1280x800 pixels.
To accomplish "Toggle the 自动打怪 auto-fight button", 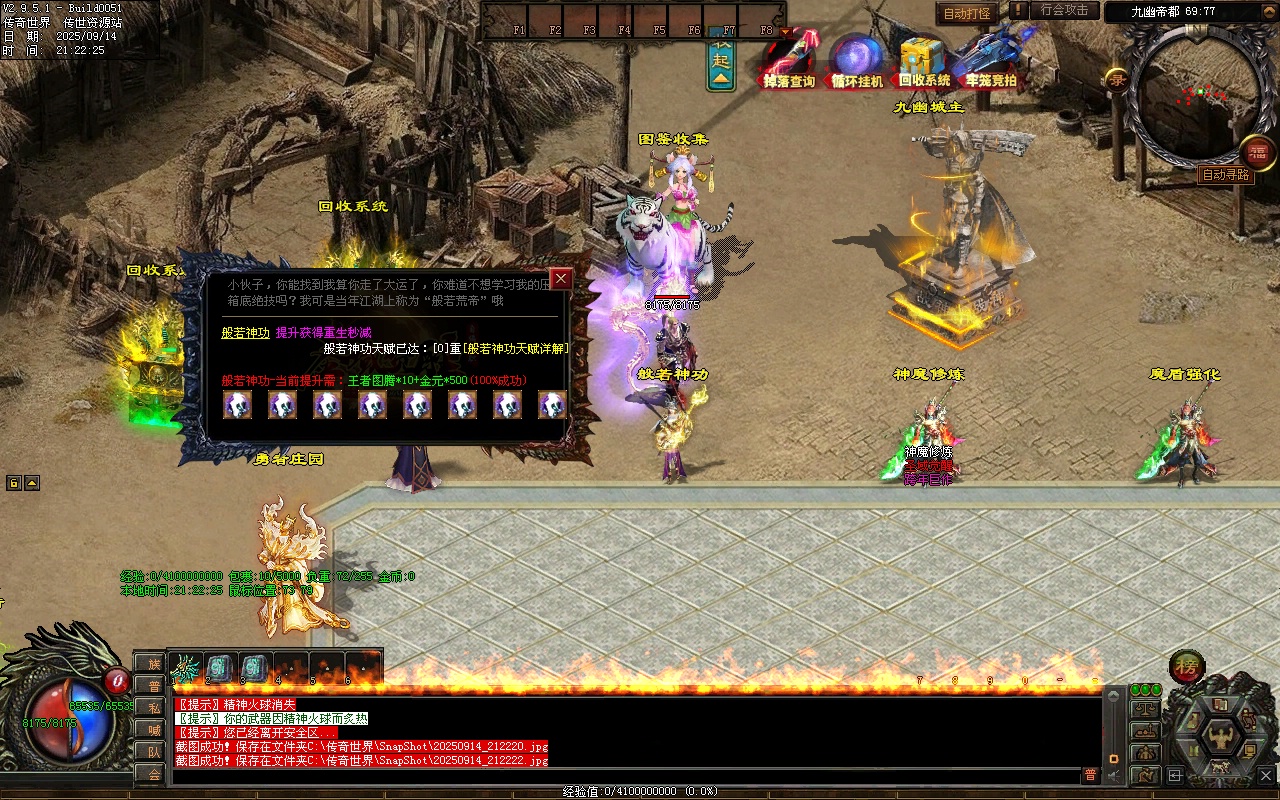I will pos(967,13).
